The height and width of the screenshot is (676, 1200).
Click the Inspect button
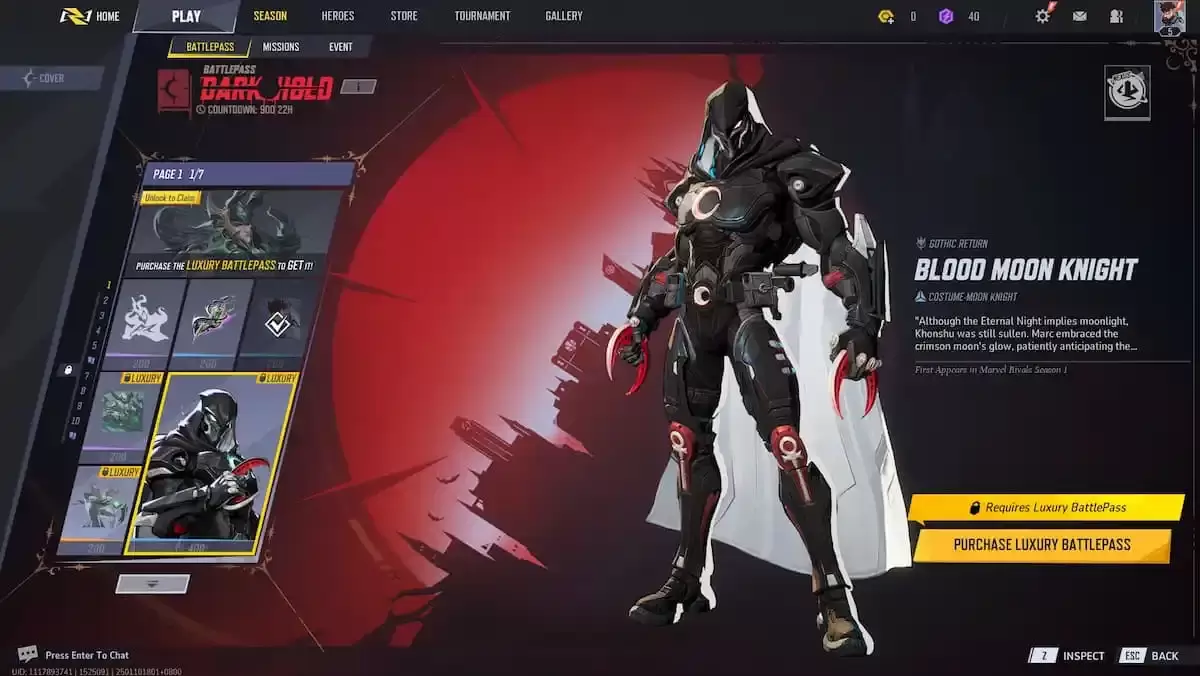[1070, 656]
